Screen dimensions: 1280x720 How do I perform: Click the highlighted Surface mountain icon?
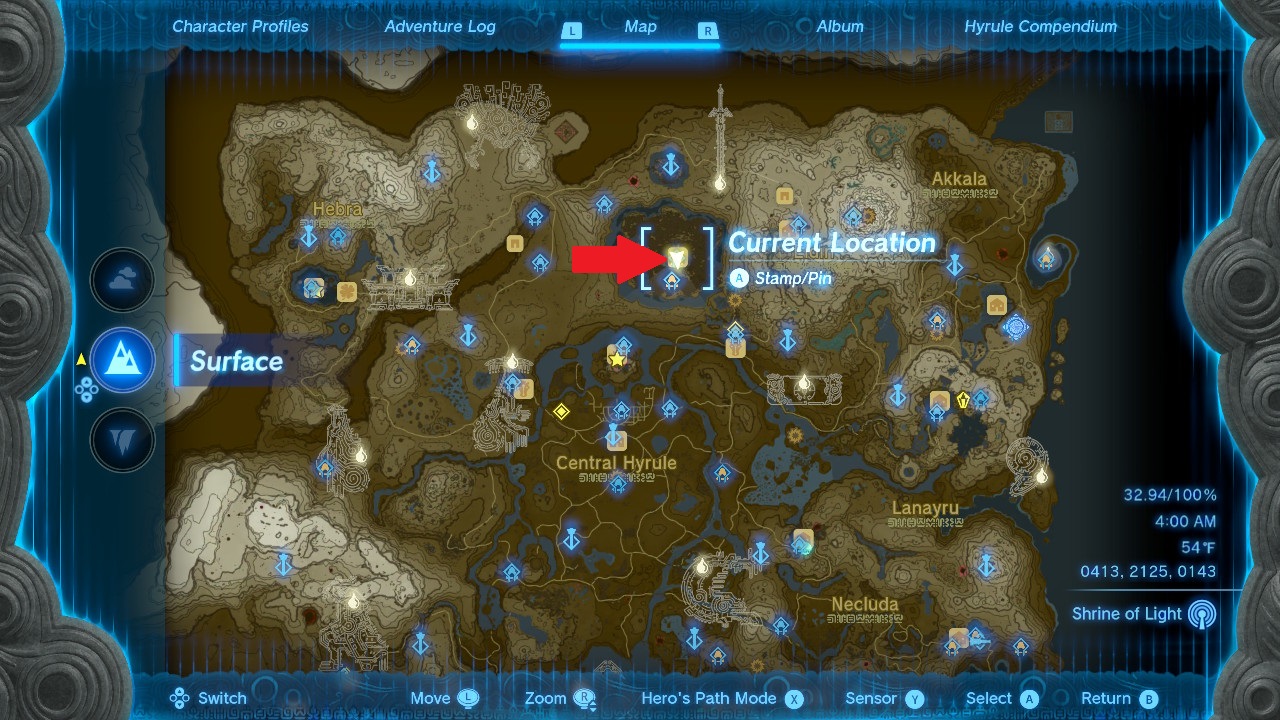point(122,361)
